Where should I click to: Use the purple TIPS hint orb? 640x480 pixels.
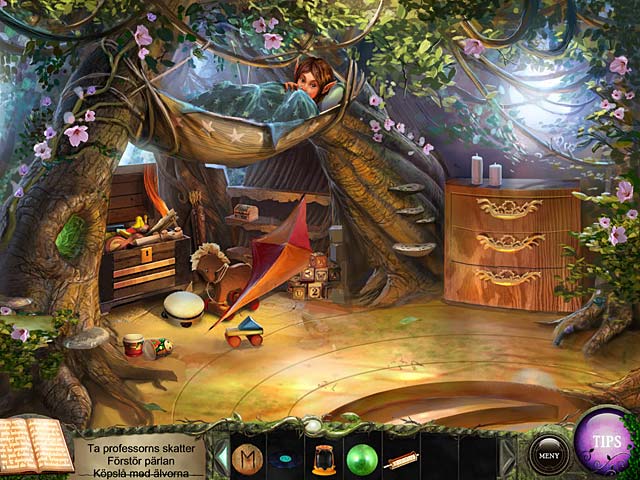(x=606, y=441)
